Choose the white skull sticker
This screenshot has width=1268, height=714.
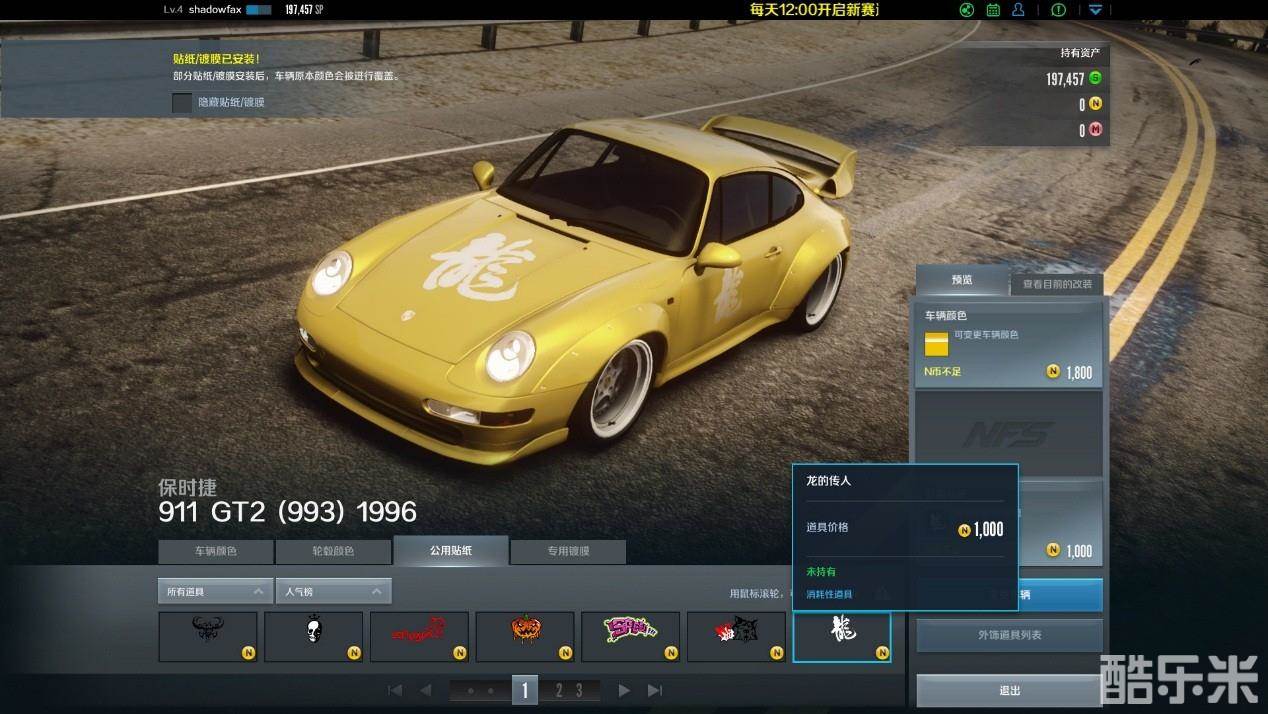314,636
